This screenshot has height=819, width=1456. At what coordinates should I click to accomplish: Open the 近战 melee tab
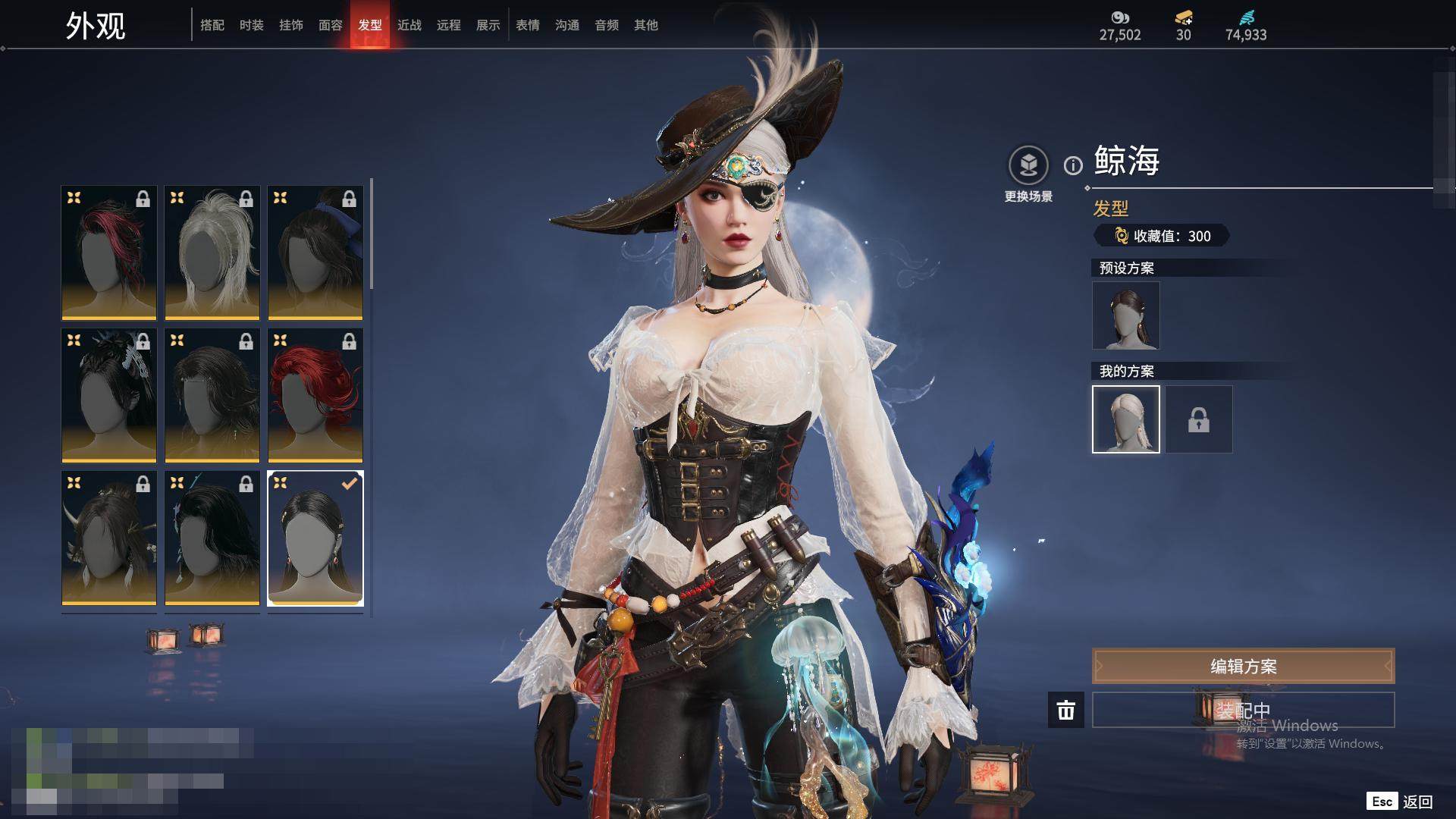(x=409, y=25)
